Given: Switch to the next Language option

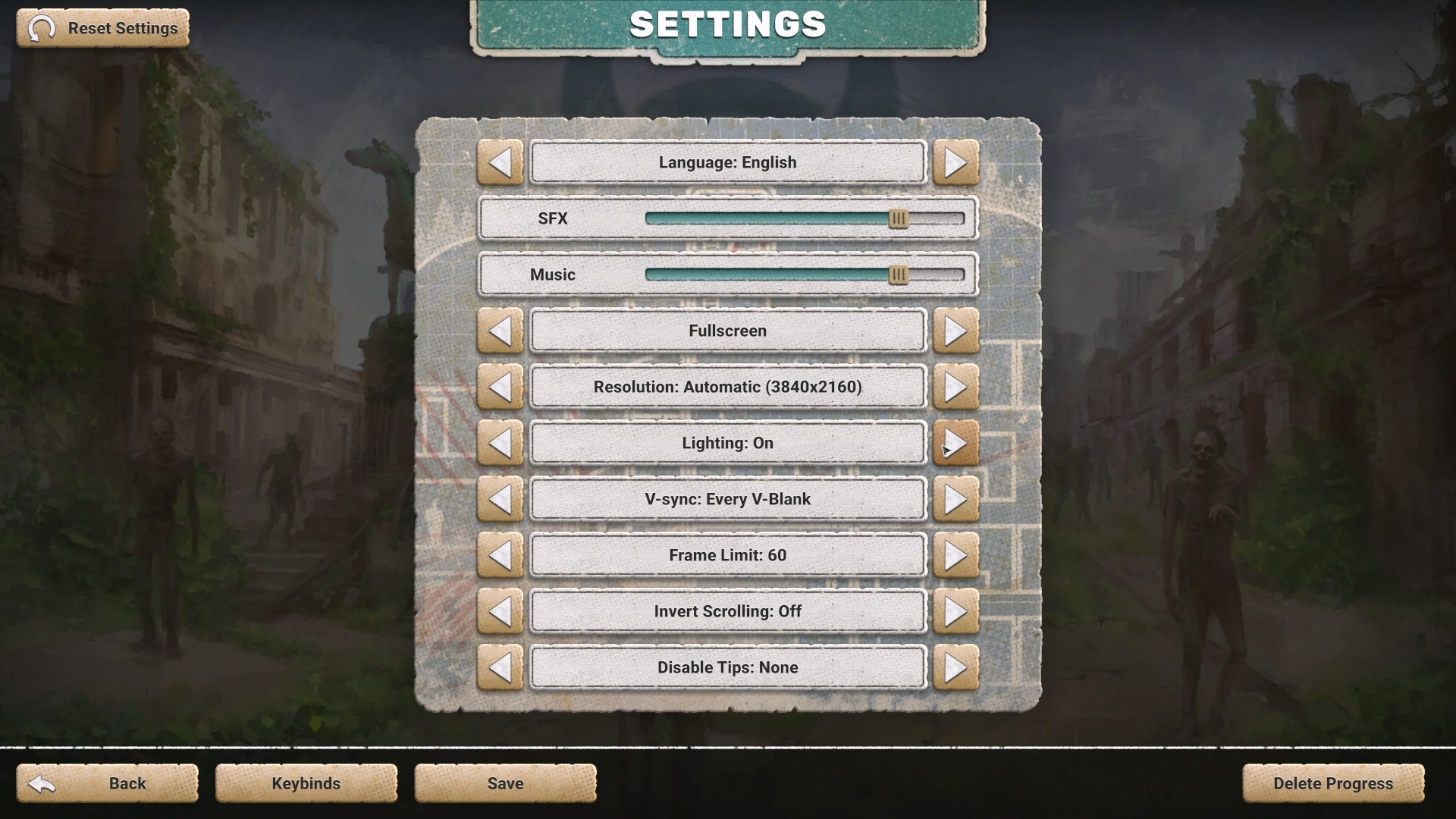Looking at the screenshot, I should coord(955,162).
